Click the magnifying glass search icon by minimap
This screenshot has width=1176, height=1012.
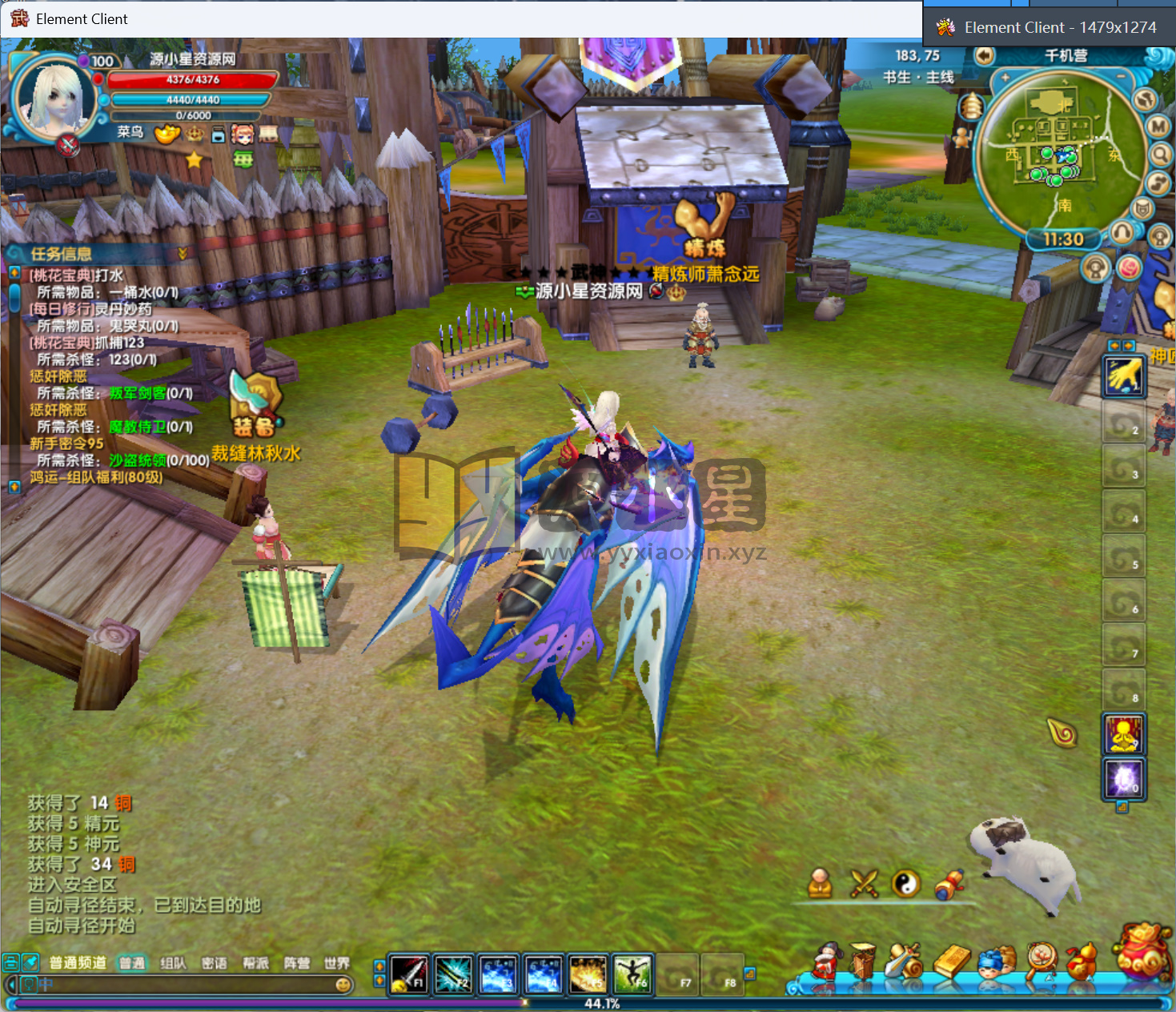[1160, 154]
